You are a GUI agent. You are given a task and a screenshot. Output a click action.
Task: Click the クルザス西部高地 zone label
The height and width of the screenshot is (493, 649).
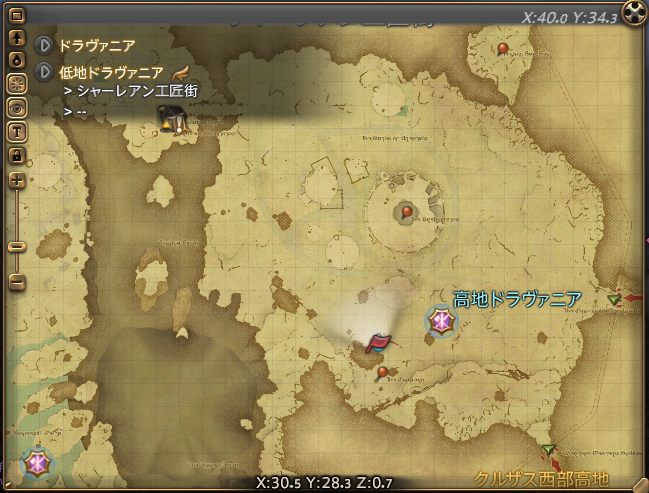(541, 478)
